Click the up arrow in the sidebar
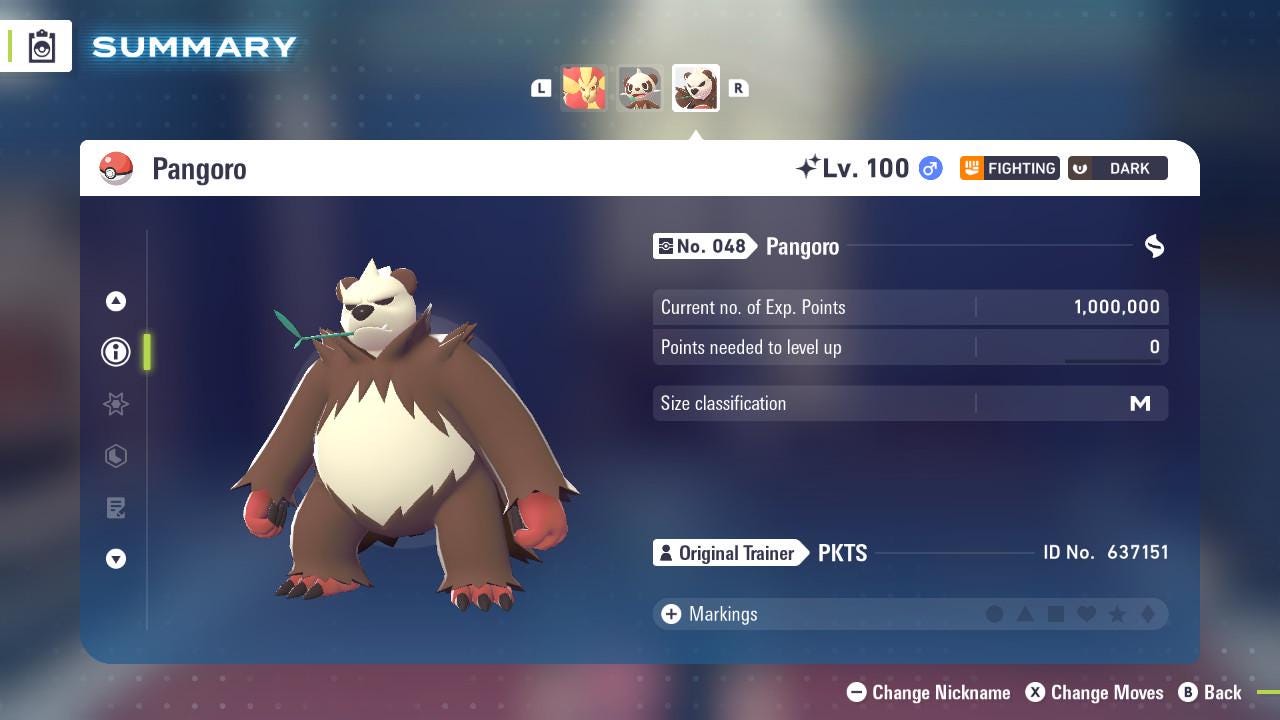This screenshot has height=720, width=1280. coord(116,300)
